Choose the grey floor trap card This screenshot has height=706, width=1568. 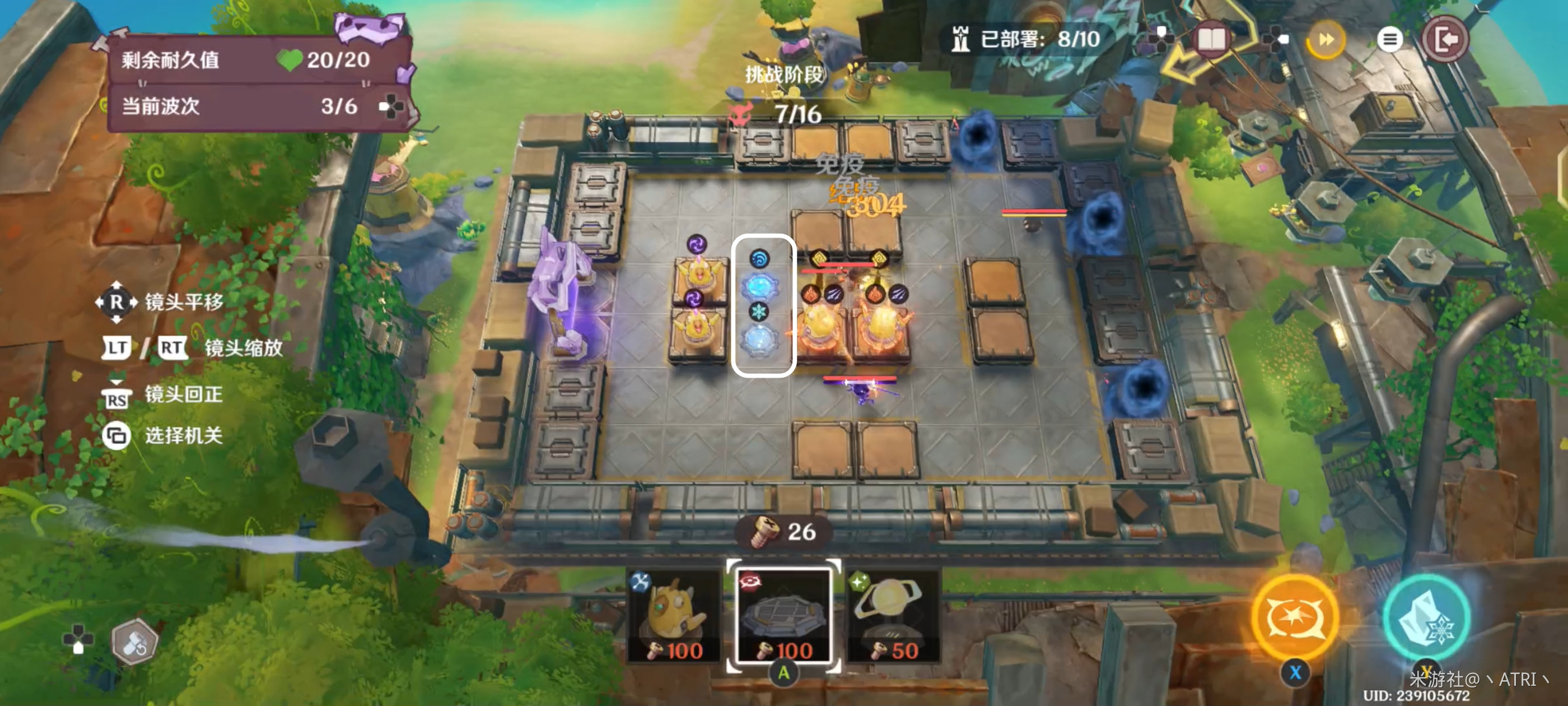784,616
